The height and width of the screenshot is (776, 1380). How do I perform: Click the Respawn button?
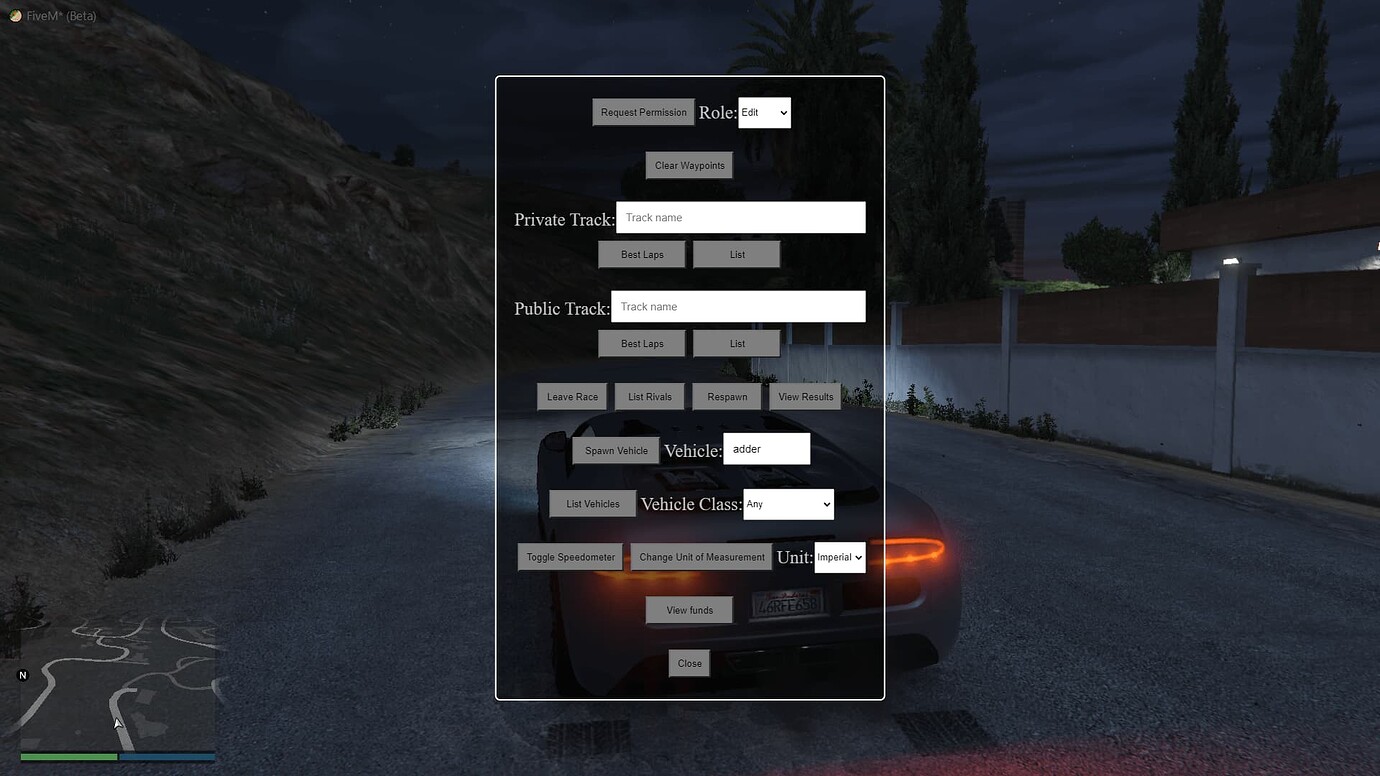[x=726, y=396]
